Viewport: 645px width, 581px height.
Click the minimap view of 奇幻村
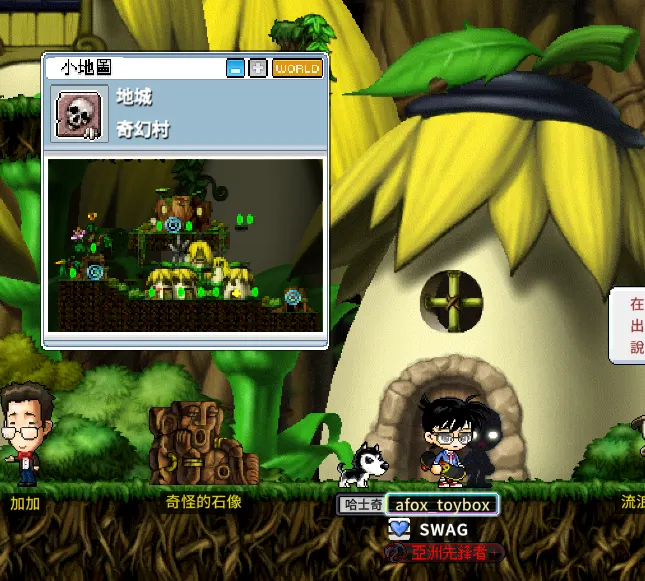185,245
